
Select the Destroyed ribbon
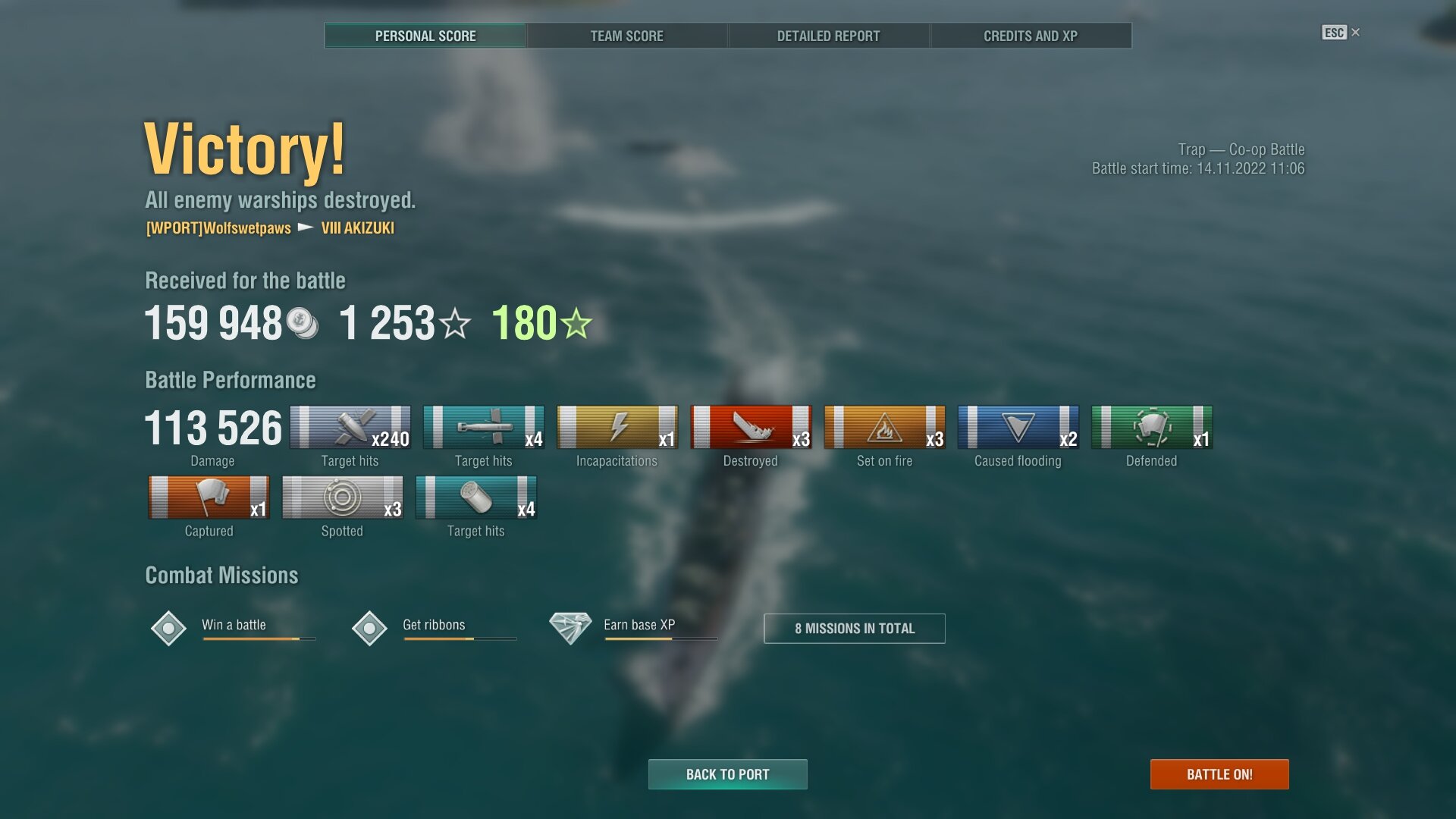pos(750,428)
